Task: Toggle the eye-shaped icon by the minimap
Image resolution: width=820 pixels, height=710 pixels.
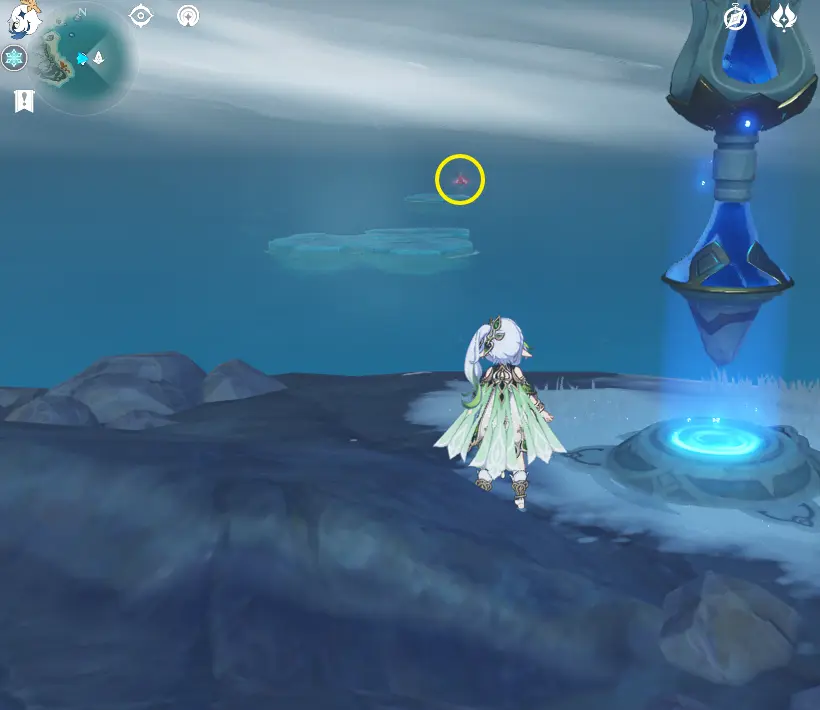Action: pos(141,15)
